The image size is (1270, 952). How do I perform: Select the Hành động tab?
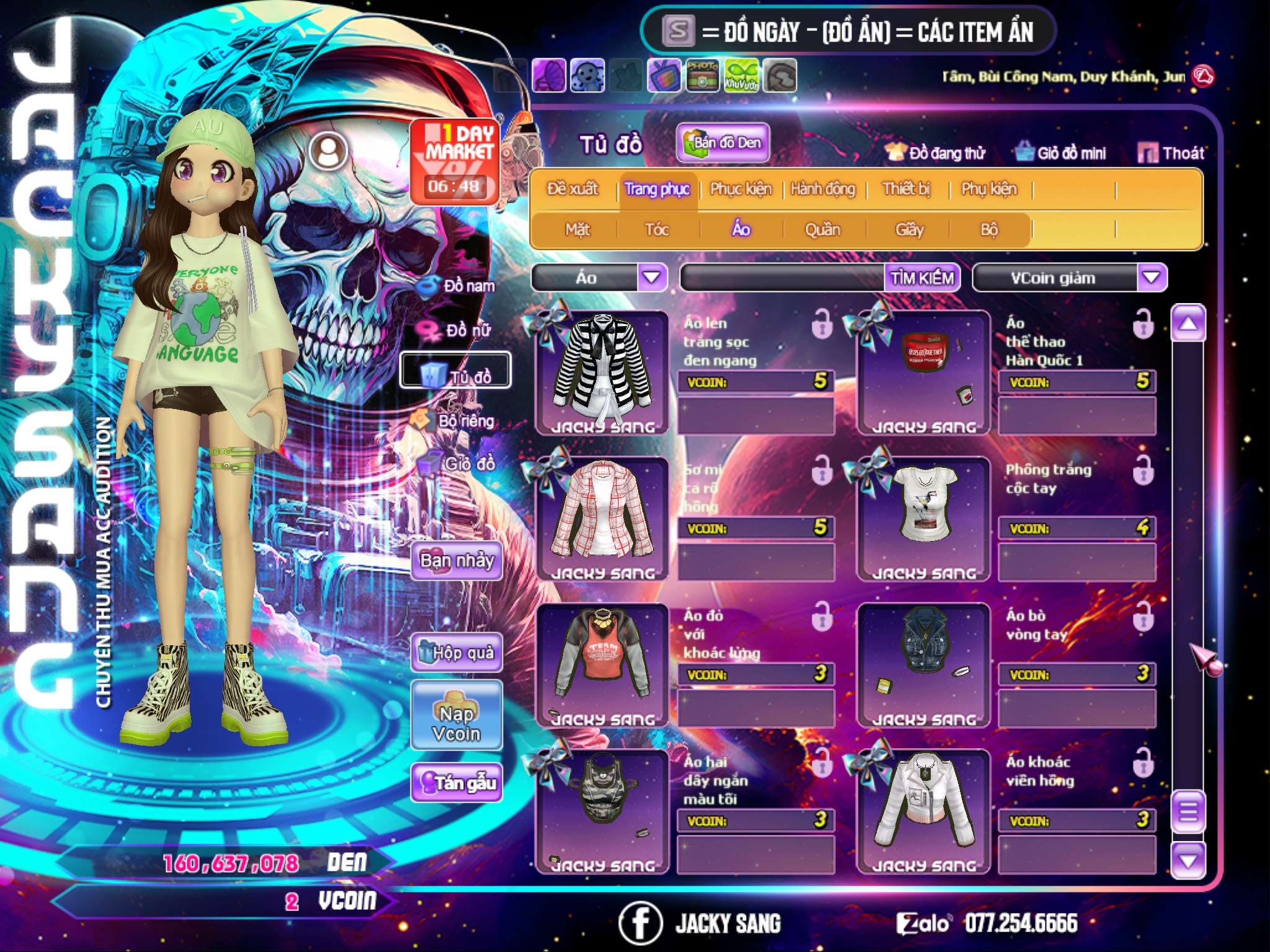823,189
